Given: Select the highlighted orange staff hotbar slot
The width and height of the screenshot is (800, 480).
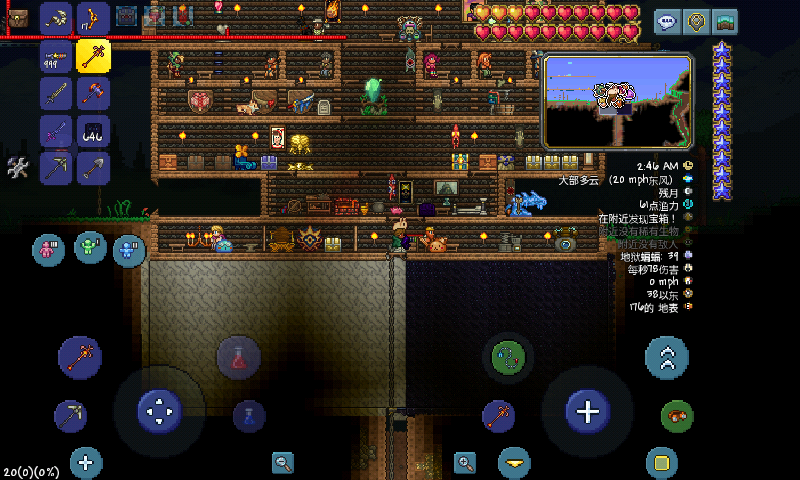Looking at the screenshot, I should click(93, 56).
